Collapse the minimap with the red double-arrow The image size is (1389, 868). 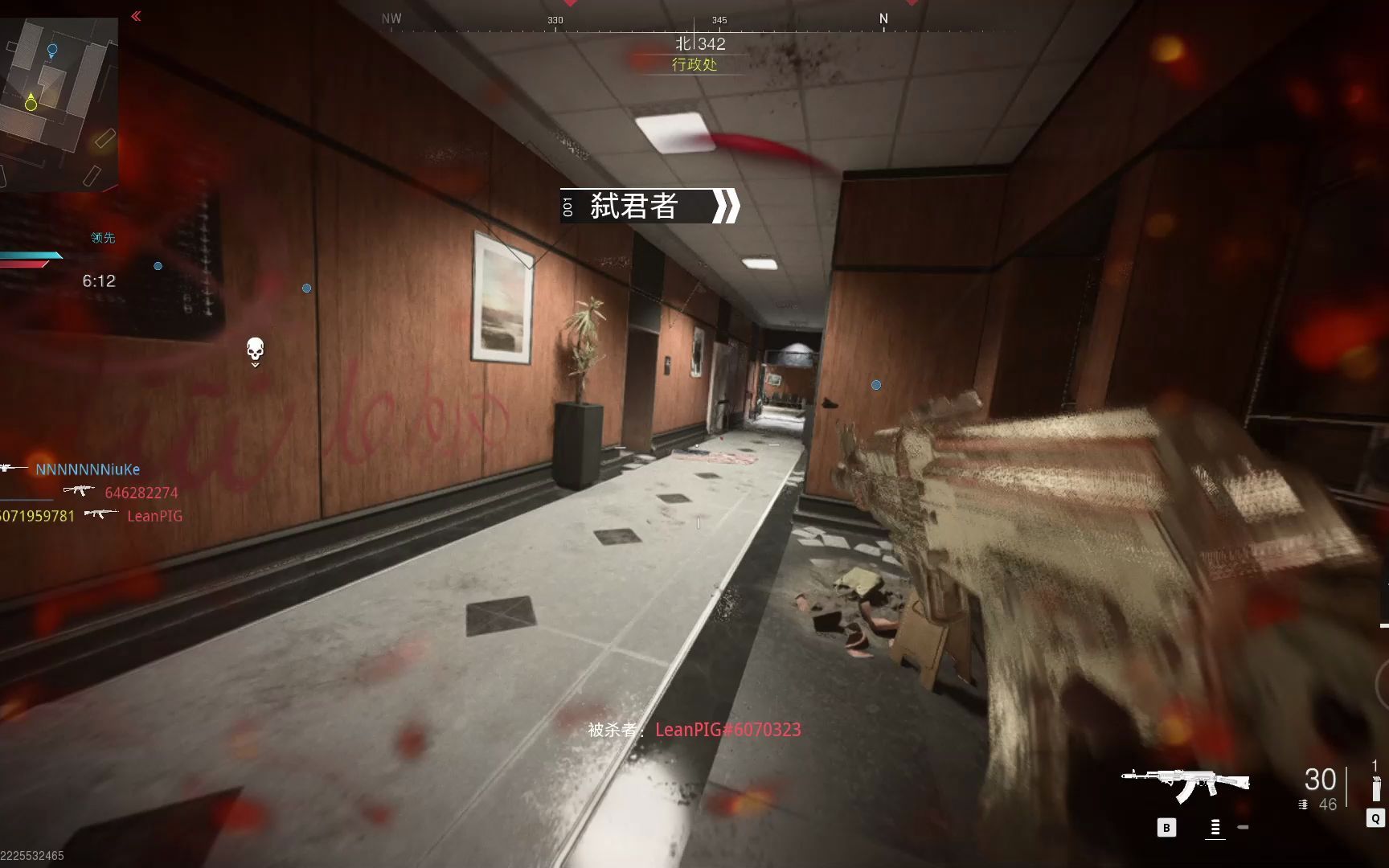[135, 14]
